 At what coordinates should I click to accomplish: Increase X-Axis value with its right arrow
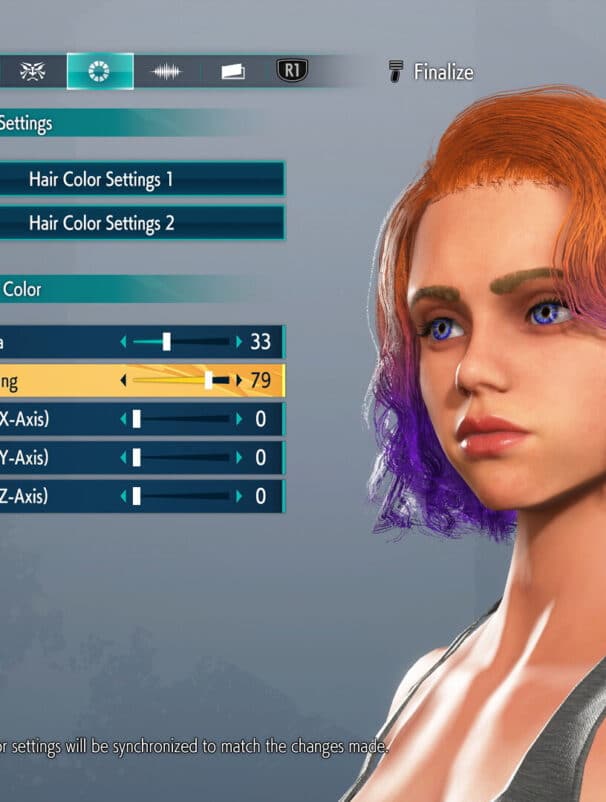239,419
